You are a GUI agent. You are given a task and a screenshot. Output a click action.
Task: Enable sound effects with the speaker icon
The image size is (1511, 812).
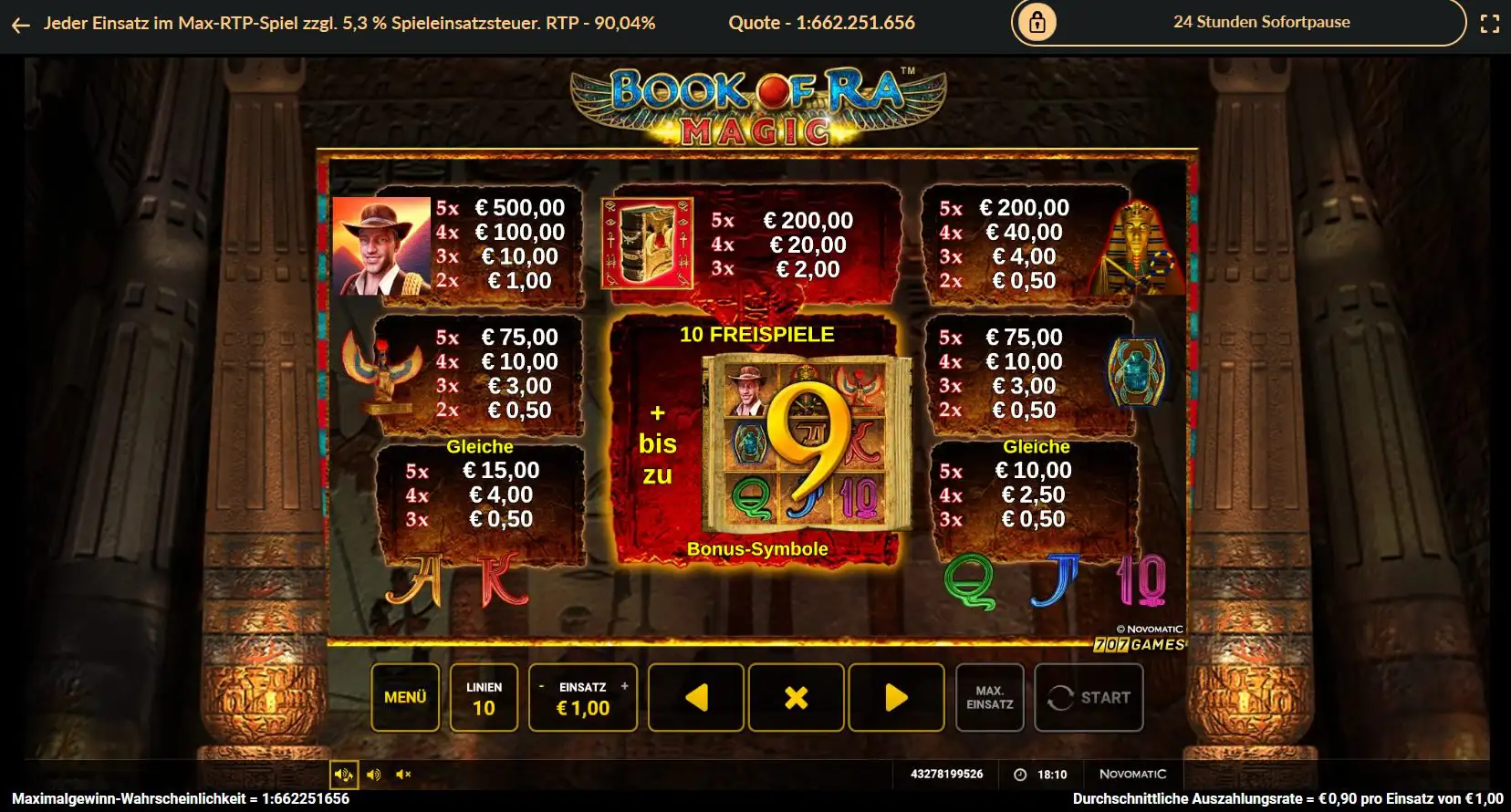tap(373, 774)
